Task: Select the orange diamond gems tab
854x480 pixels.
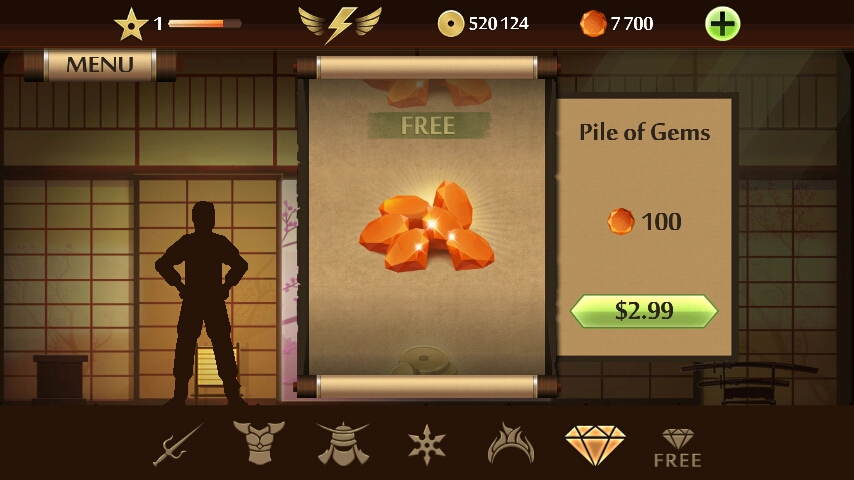Action: [x=595, y=444]
